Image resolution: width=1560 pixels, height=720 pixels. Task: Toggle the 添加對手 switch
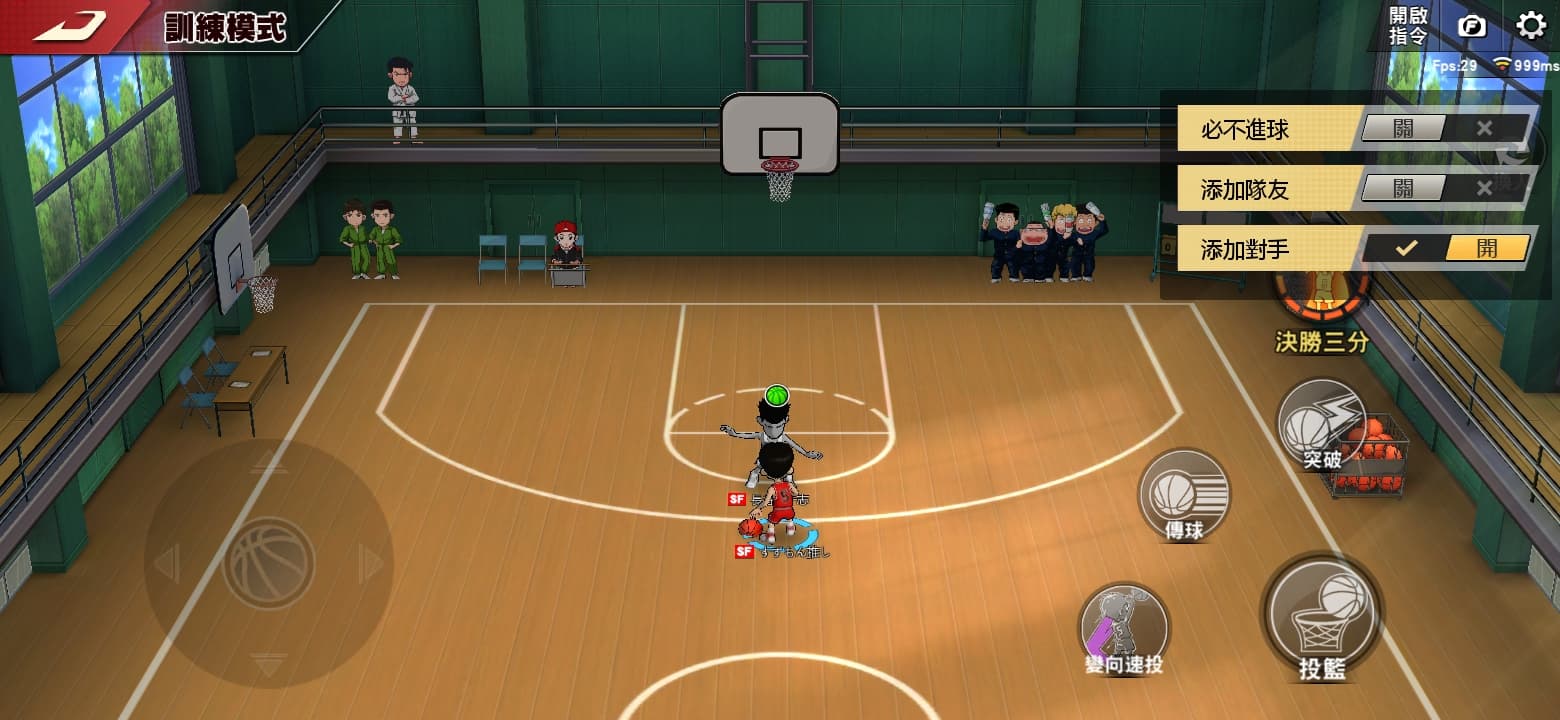pos(1446,249)
